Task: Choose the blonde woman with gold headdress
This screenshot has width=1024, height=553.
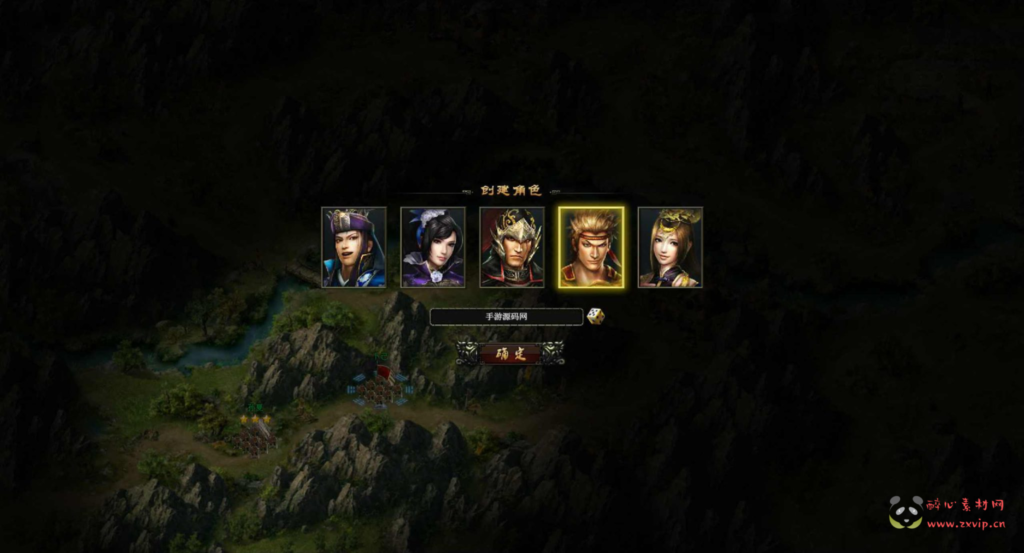Action: (670, 247)
